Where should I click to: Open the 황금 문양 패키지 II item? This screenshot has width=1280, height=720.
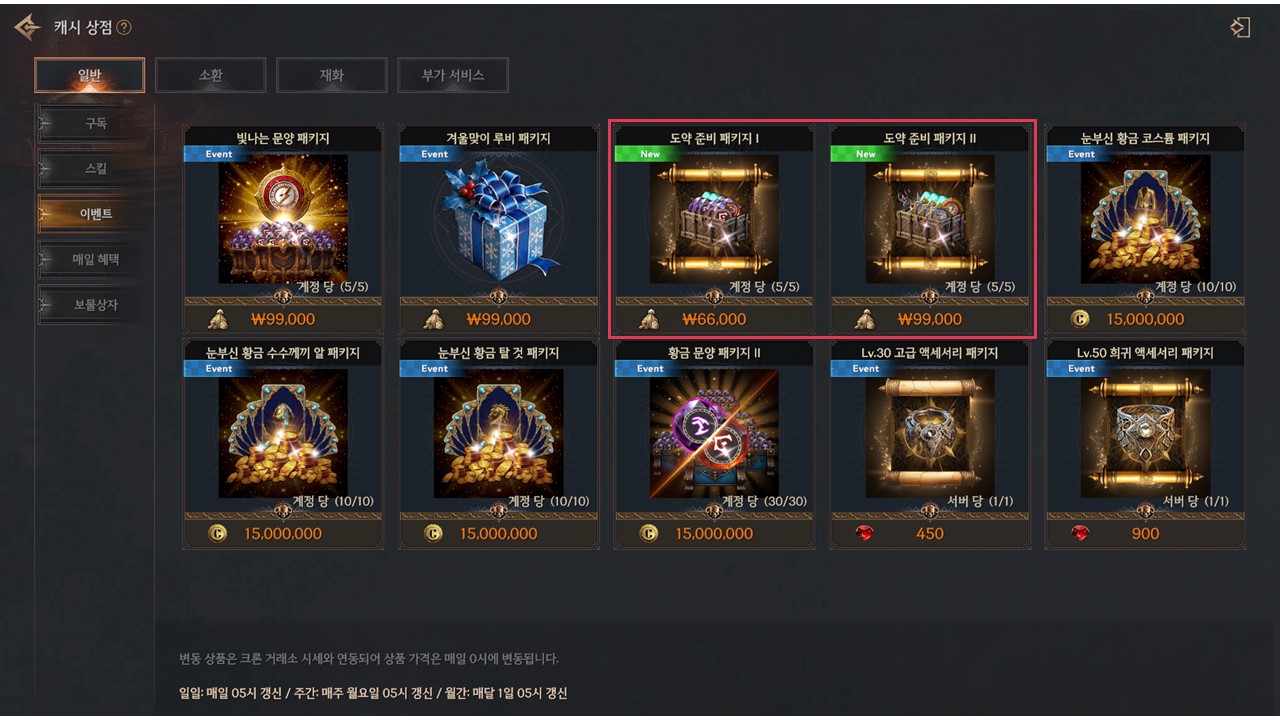point(714,435)
